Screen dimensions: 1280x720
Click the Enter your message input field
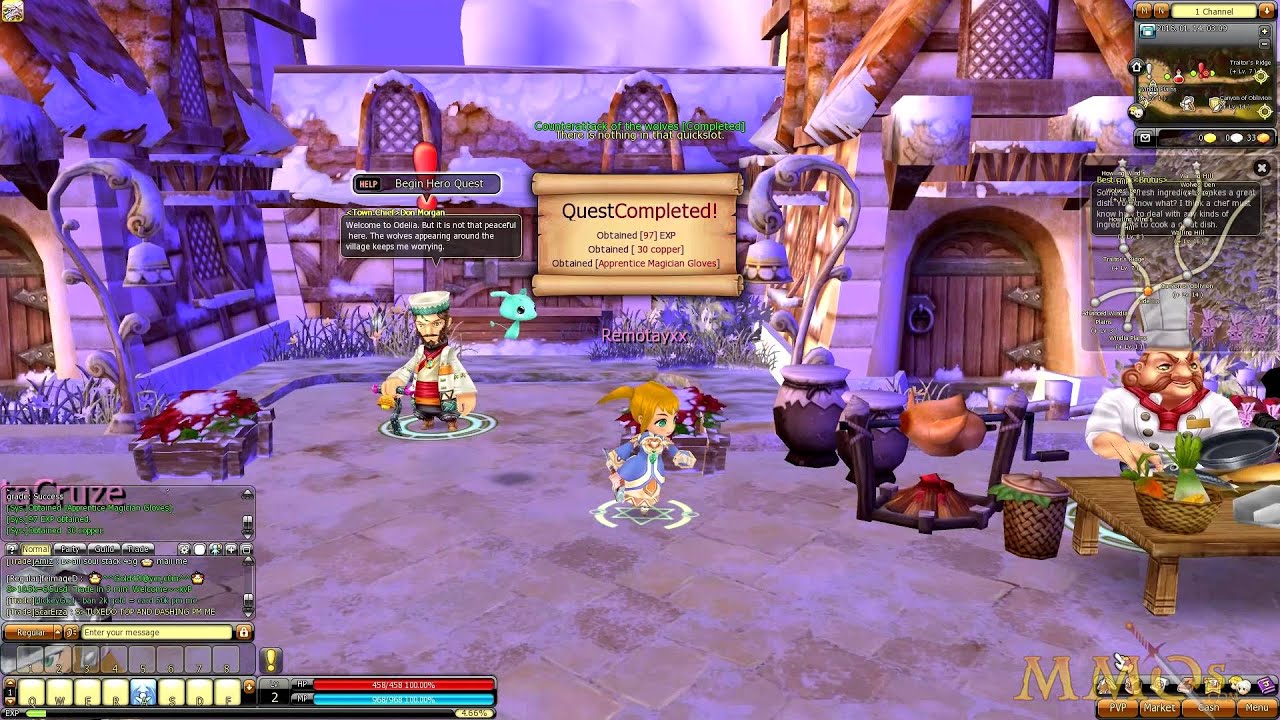(x=150, y=632)
